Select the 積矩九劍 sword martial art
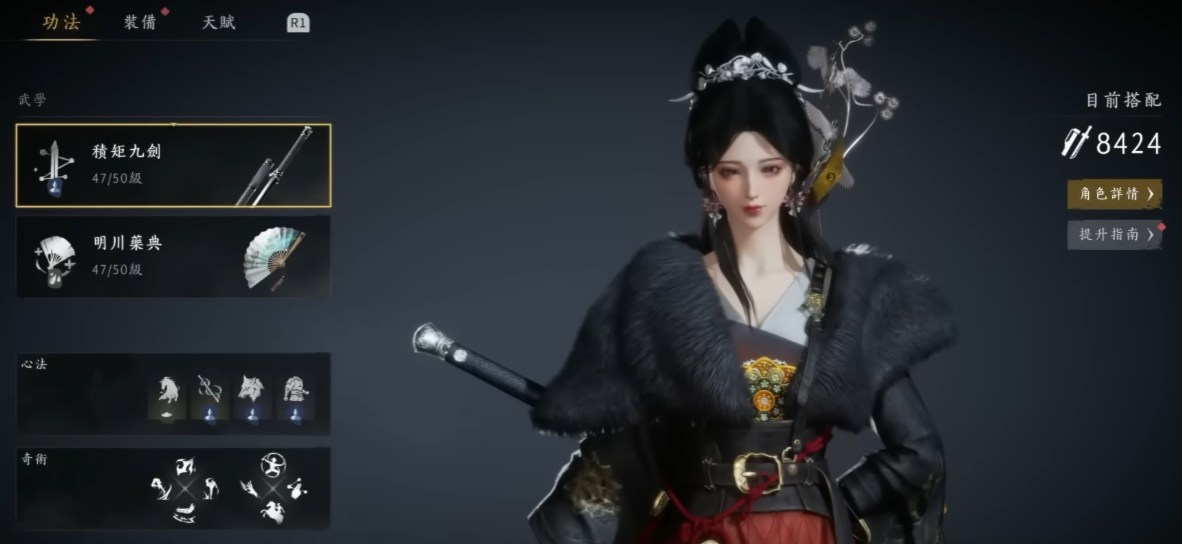 [173, 165]
